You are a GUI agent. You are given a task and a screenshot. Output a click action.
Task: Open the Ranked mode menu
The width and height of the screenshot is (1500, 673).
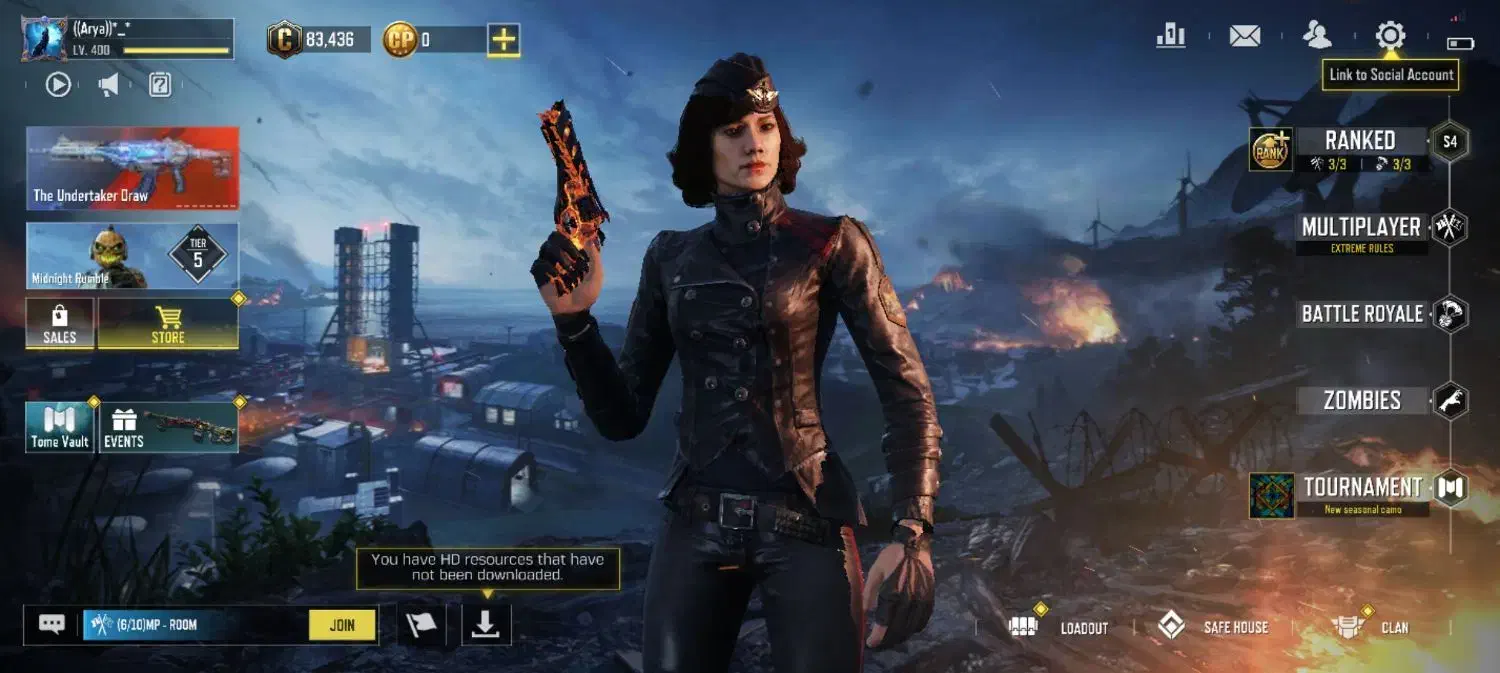pyautogui.click(x=1359, y=141)
